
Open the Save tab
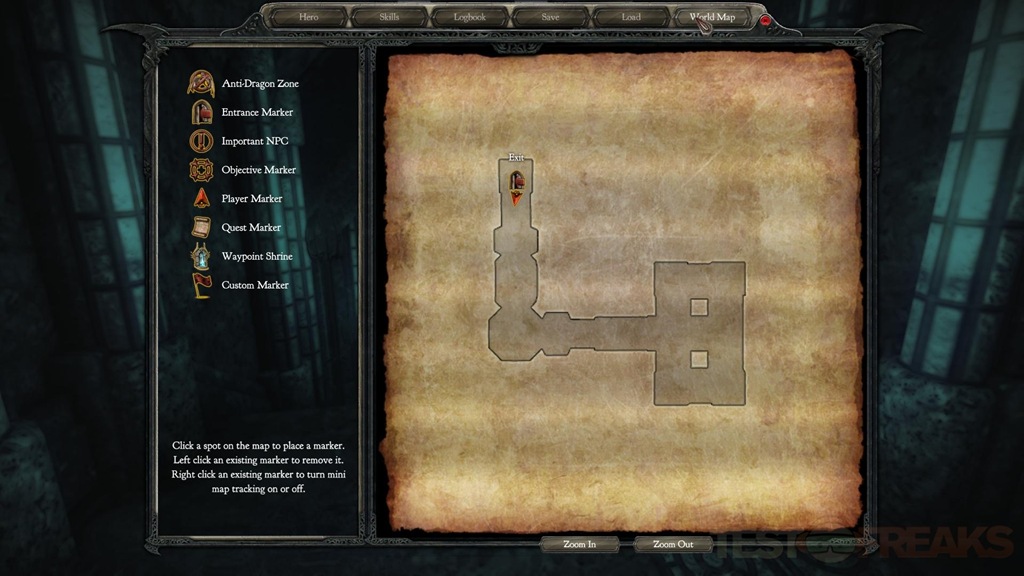coord(550,17)
